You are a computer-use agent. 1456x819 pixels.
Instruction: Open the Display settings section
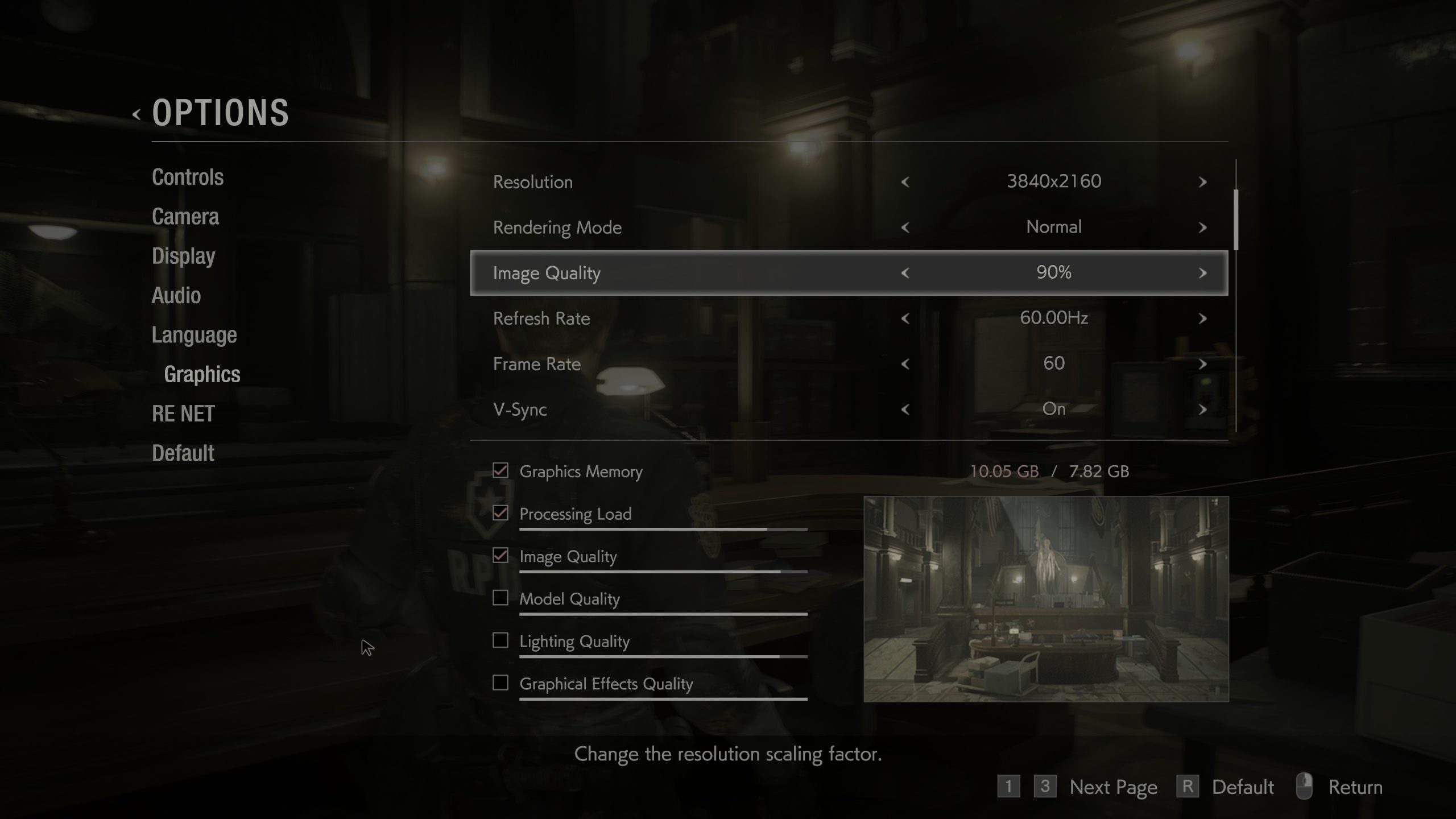click(x=183, y=256)
